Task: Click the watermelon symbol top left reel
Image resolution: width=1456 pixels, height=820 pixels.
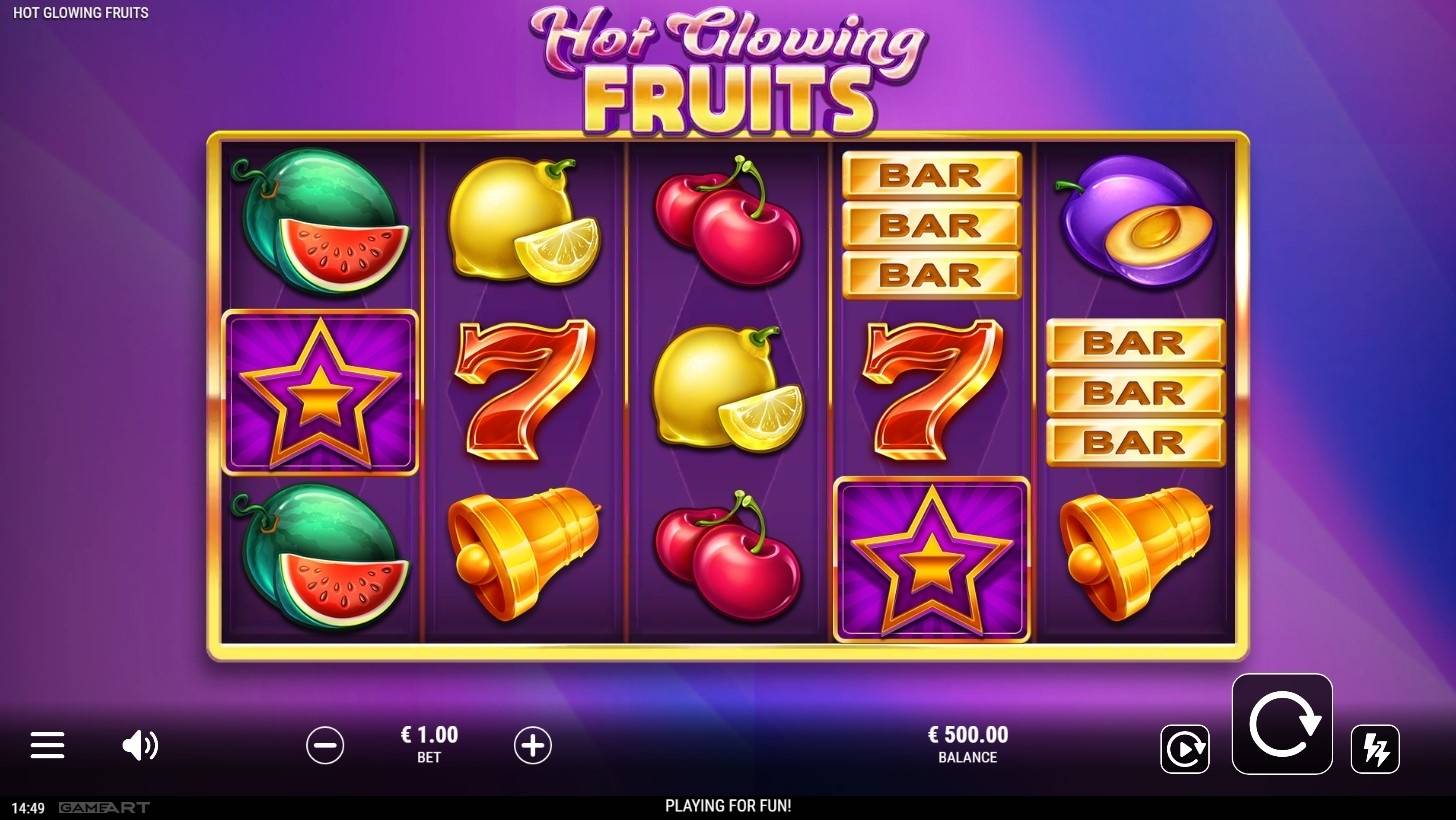Action: pos(320,223)
